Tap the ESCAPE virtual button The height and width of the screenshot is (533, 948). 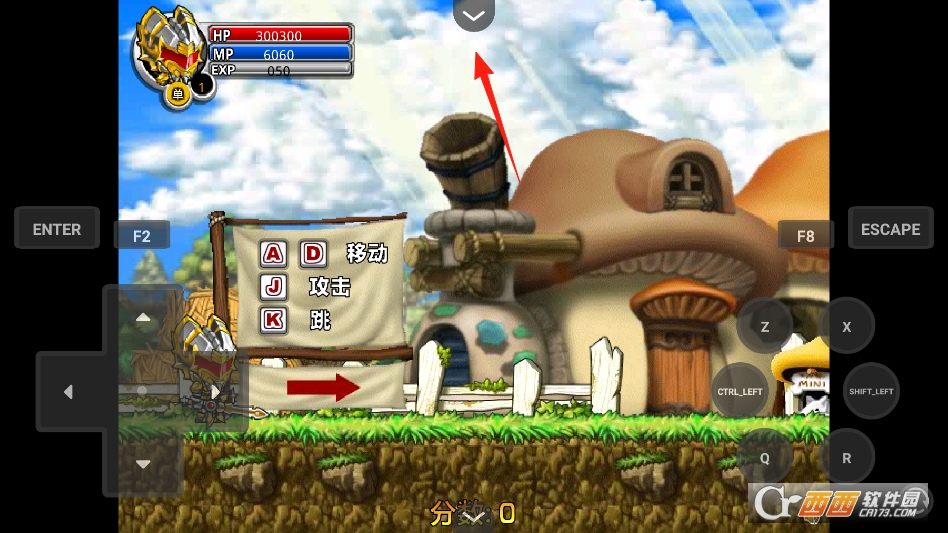click(890, 229)
